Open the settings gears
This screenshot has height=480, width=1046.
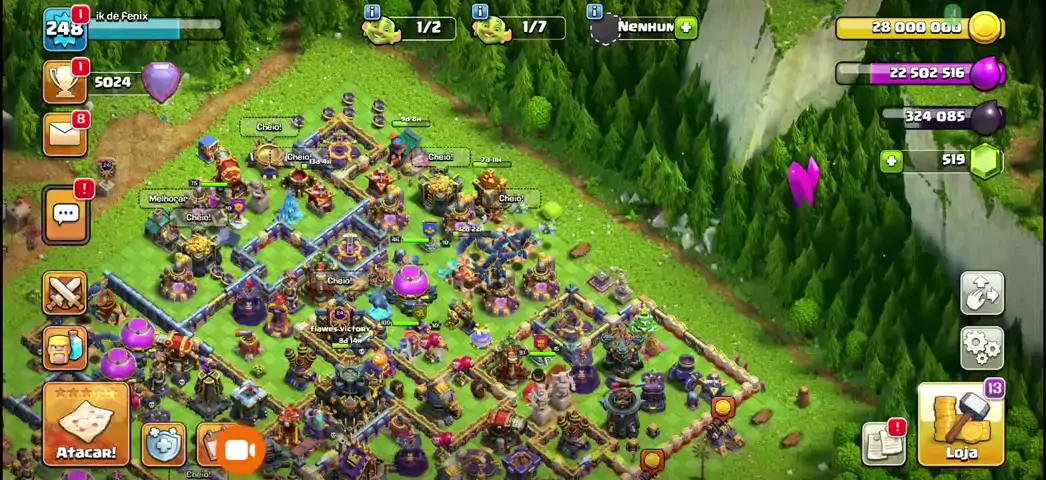tap(982, 346)
